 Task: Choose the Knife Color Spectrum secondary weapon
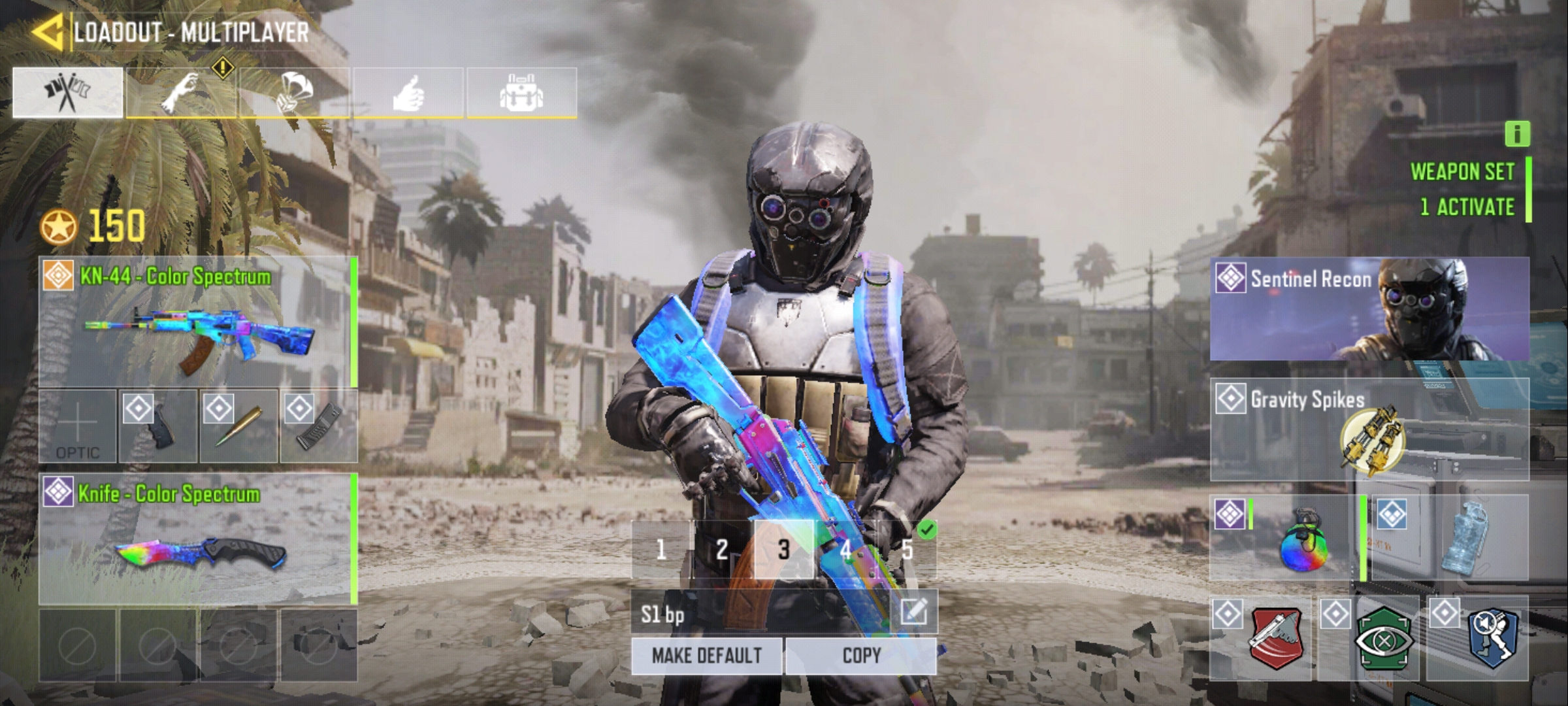coord(197,539)
